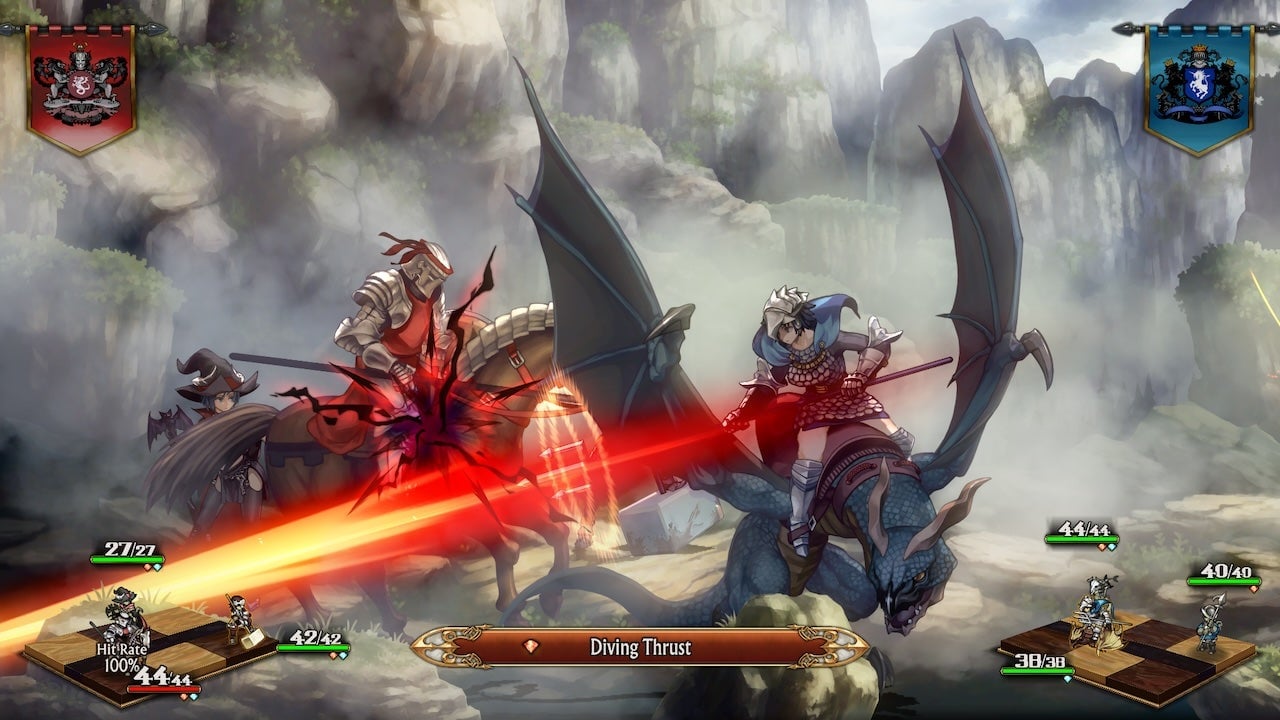Click the blue gem under the 44/44 enemy health bar
This screenshot has width=1280, height=720.
point(1110,547)
